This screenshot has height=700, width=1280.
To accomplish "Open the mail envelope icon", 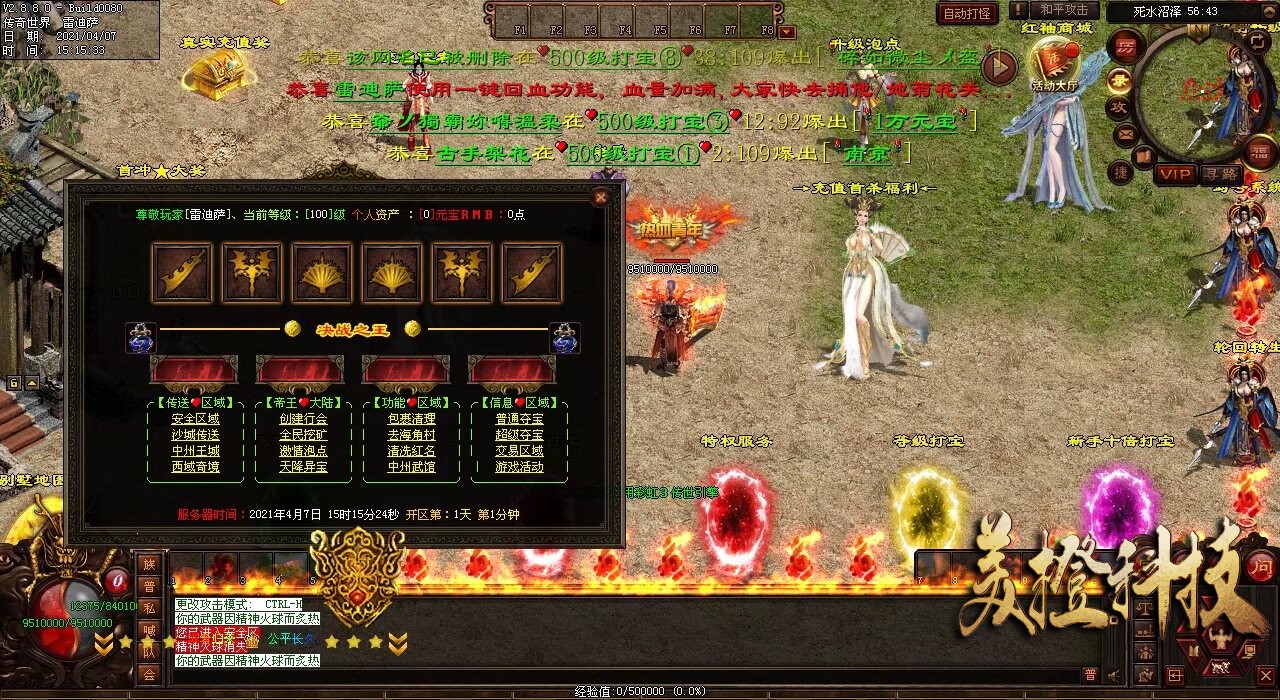I will point(1124,133).
